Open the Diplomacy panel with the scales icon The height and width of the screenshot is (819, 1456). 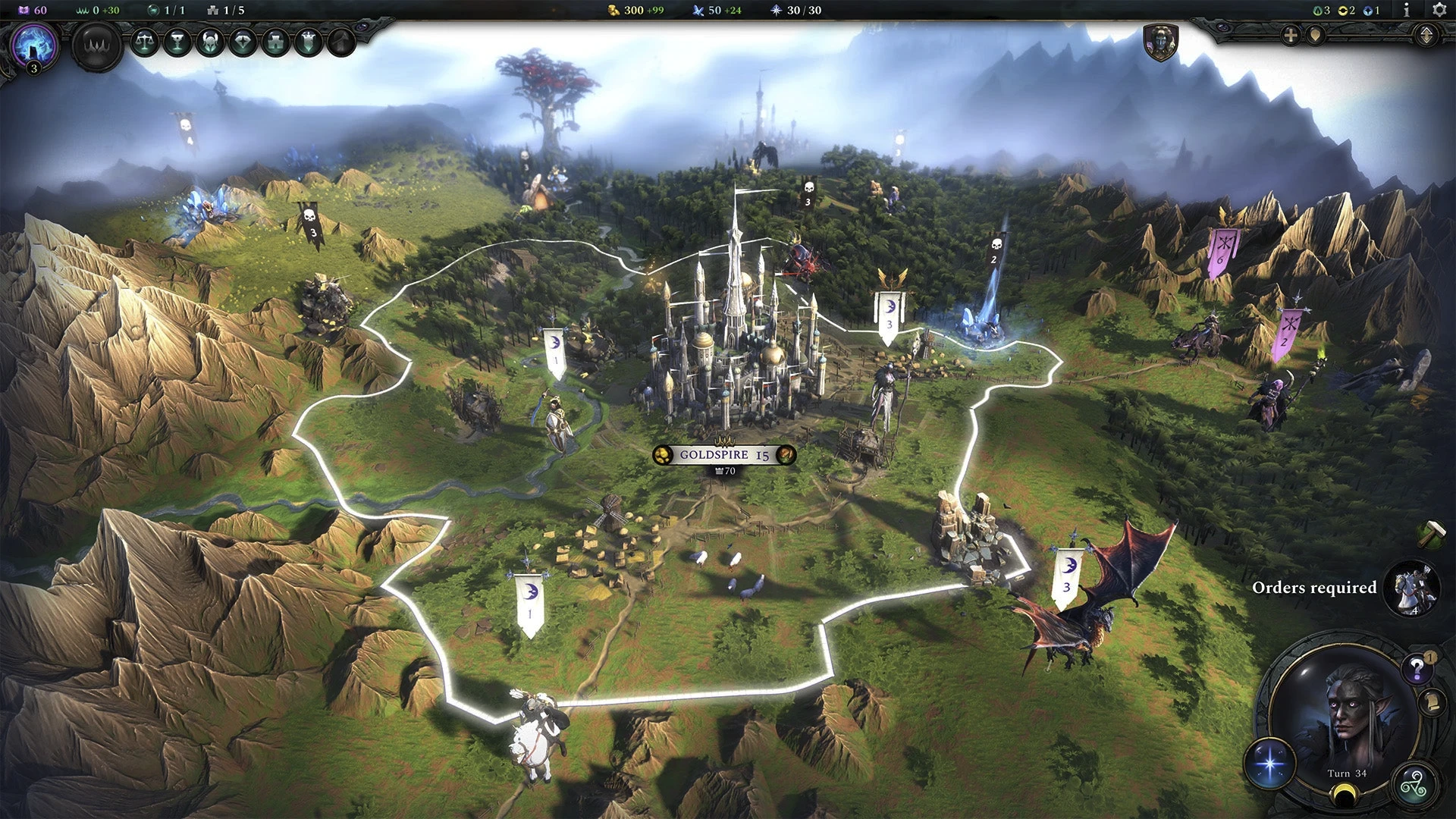pyautogui.click(x=146, y=42)
